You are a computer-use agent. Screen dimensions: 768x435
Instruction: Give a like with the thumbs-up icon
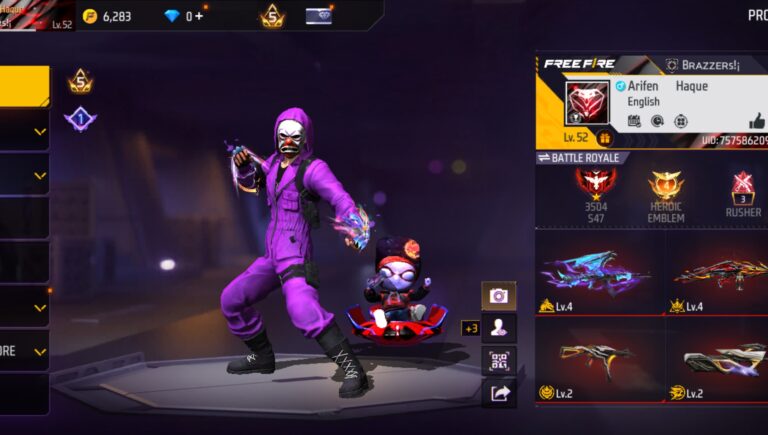point(756,121)
